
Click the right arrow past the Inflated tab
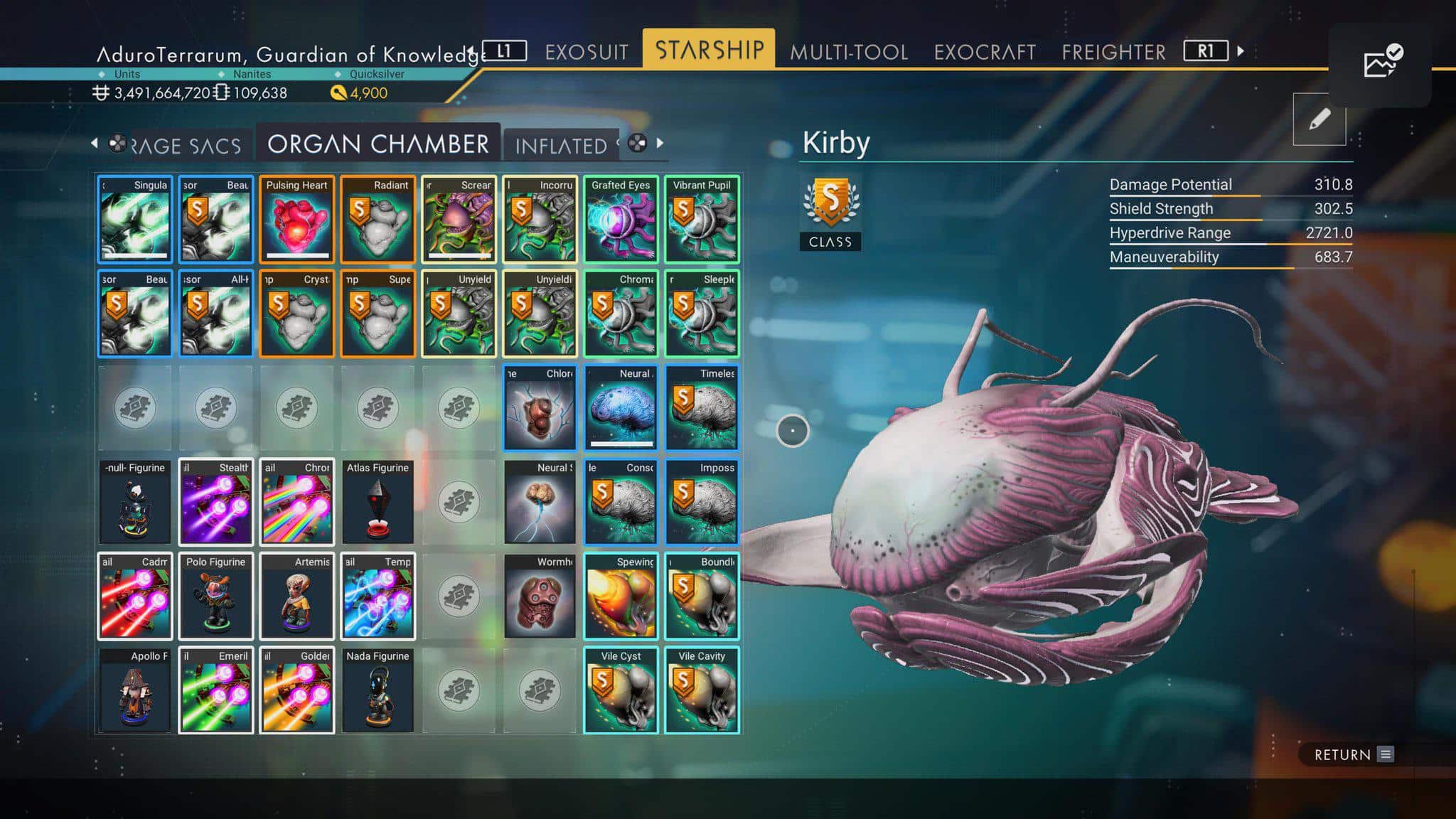coord(660,143)
